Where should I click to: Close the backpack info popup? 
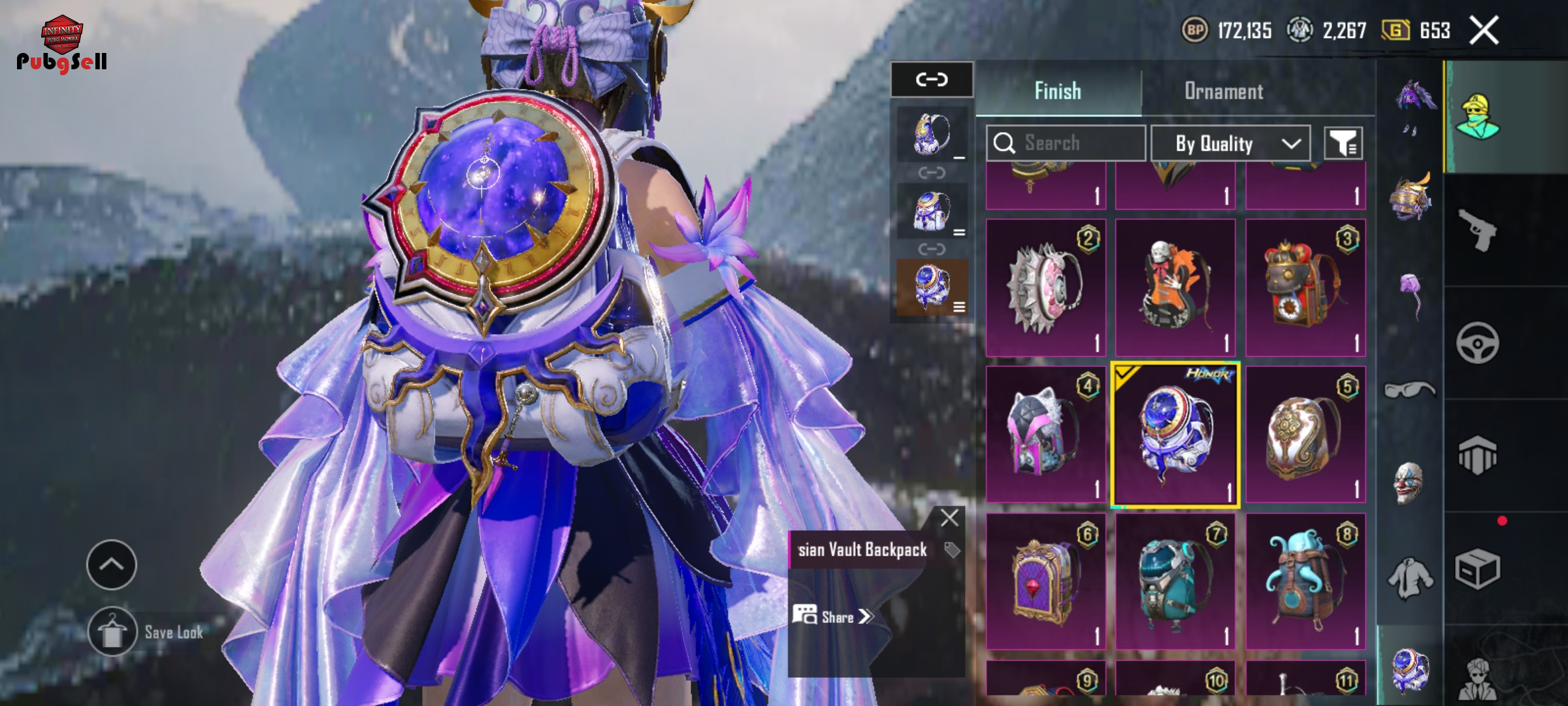pyautogui.click(x=949, y=518)
